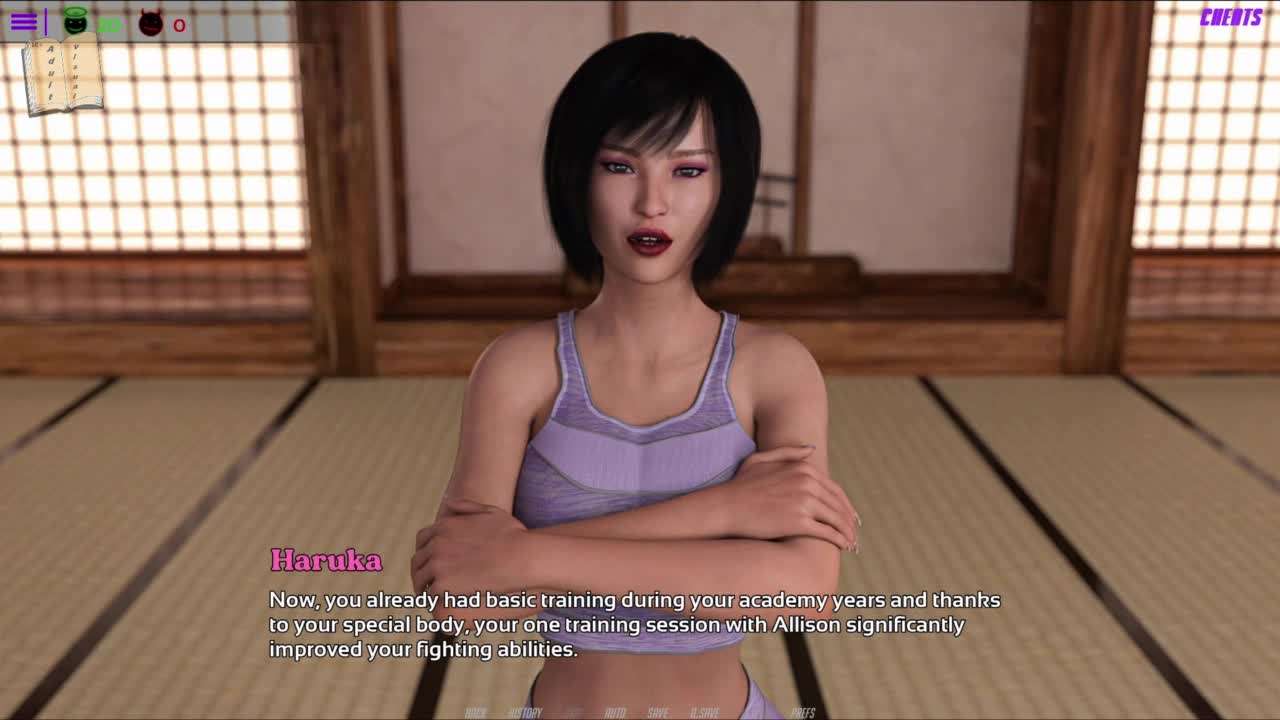Perform a quick save with Q.Save
This screenshot has height=720, width=1280.
tap(705, 712)
